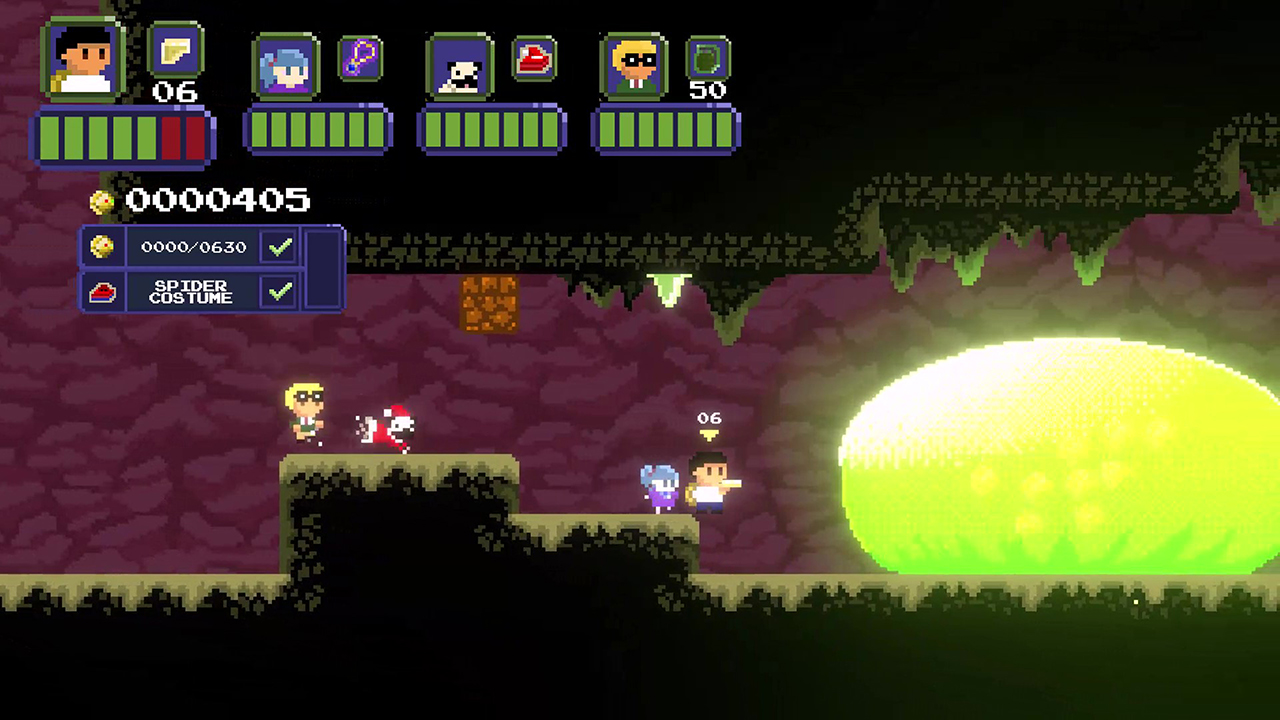Select the blond sunglasses character's portrait
This screenshot has height=720, width=1280.
pos(635,65)
